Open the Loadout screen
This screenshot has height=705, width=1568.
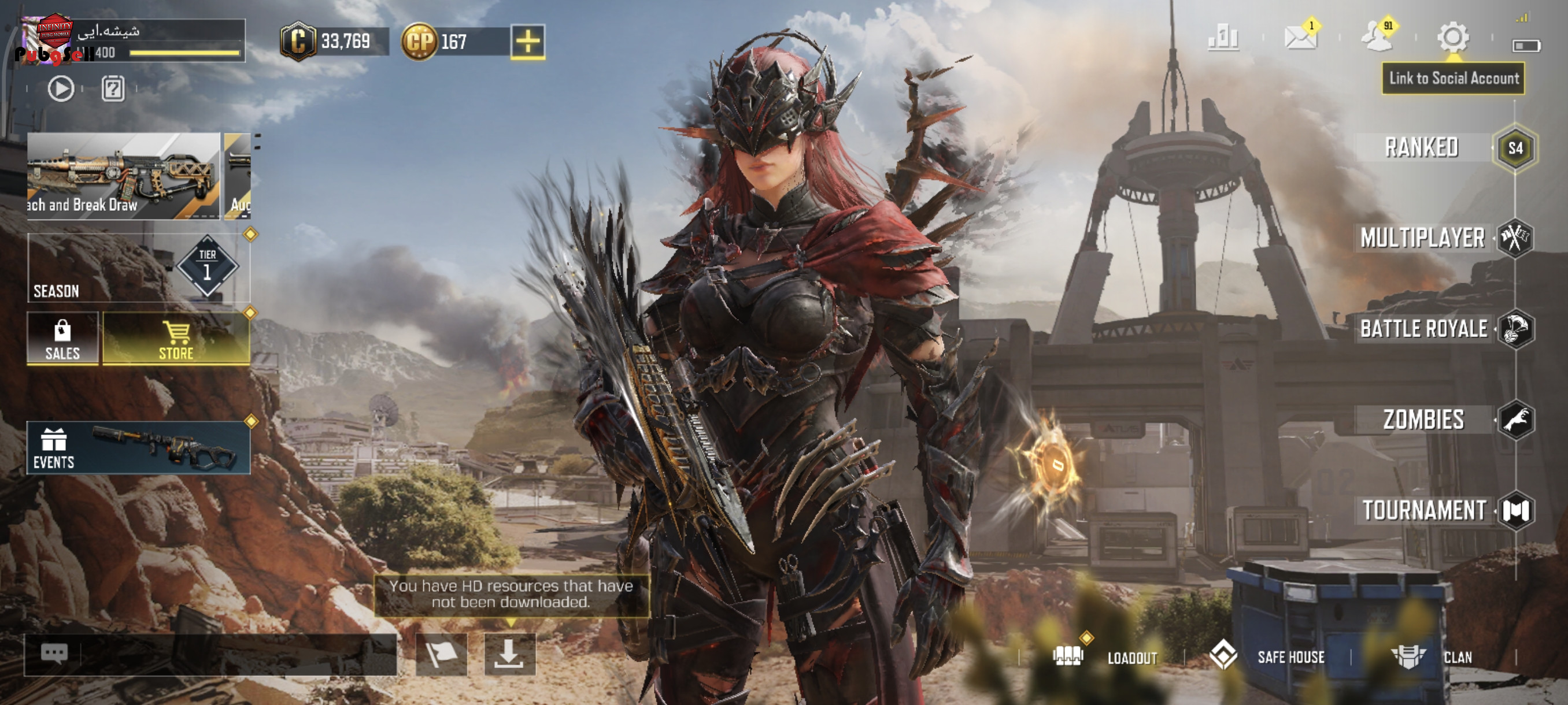click(1107, 657)
